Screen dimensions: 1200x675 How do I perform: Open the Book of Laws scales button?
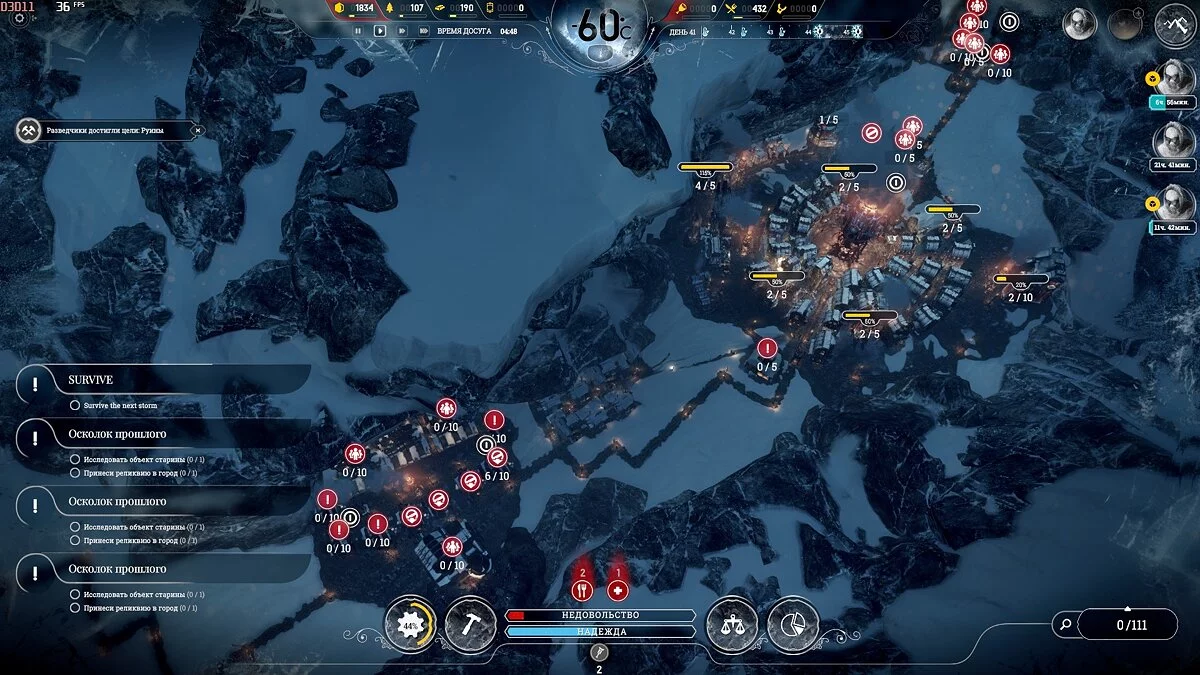tap(732, 624)
